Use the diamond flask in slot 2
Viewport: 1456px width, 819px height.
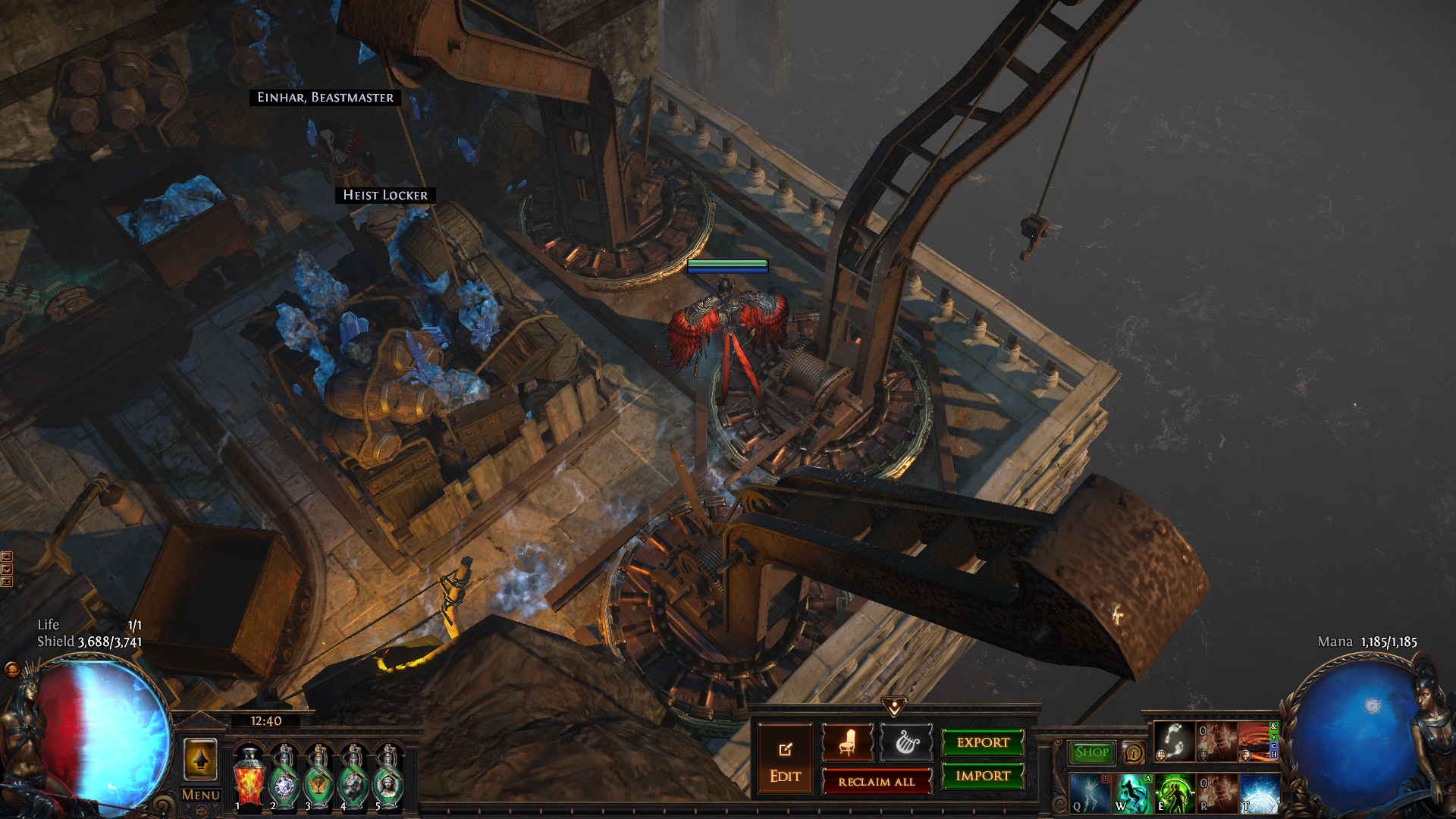click(x=284, y=780)
